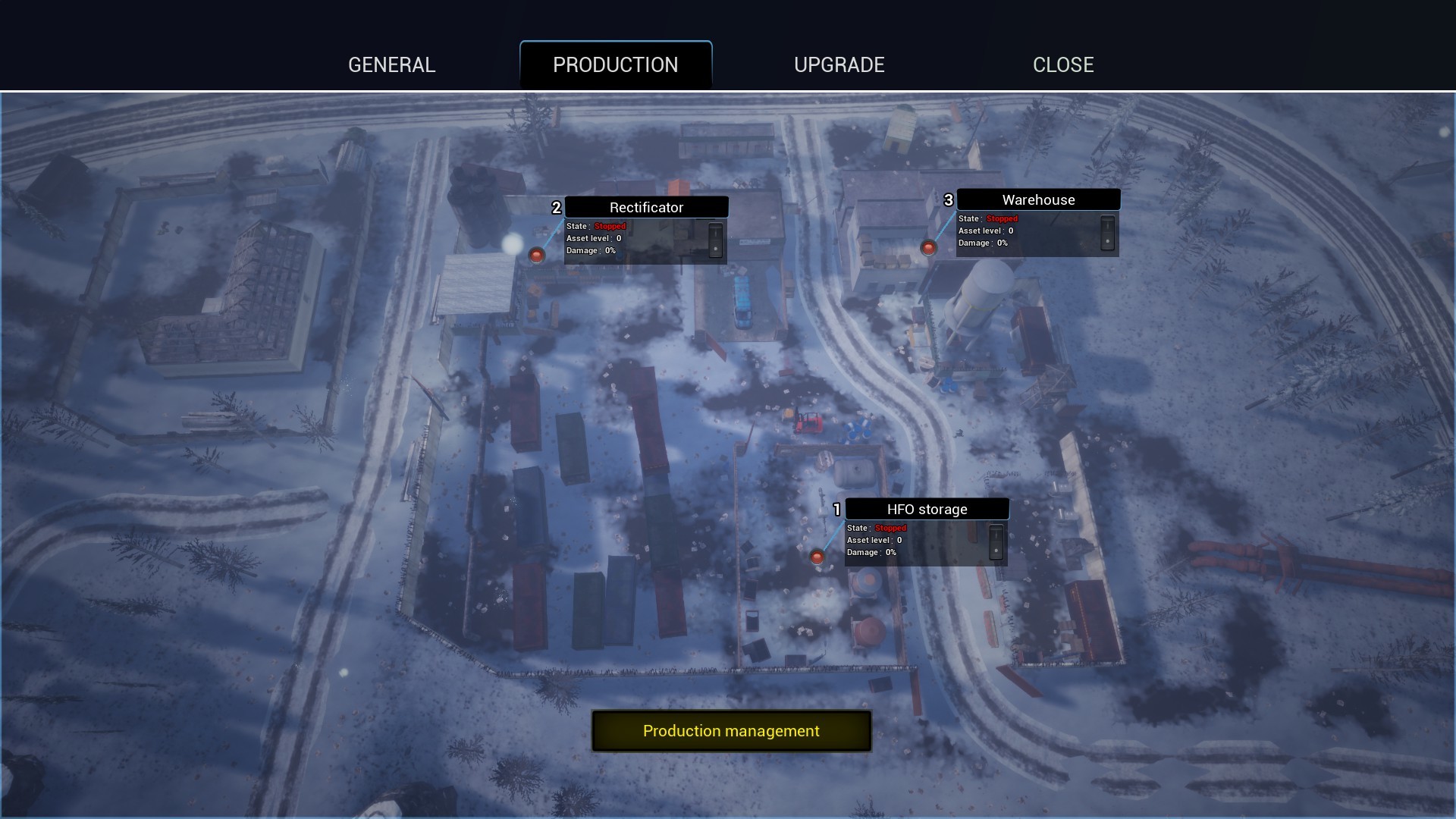Click CLOSE to exit the menu

pyautogui.click(x=1063, y=64)
